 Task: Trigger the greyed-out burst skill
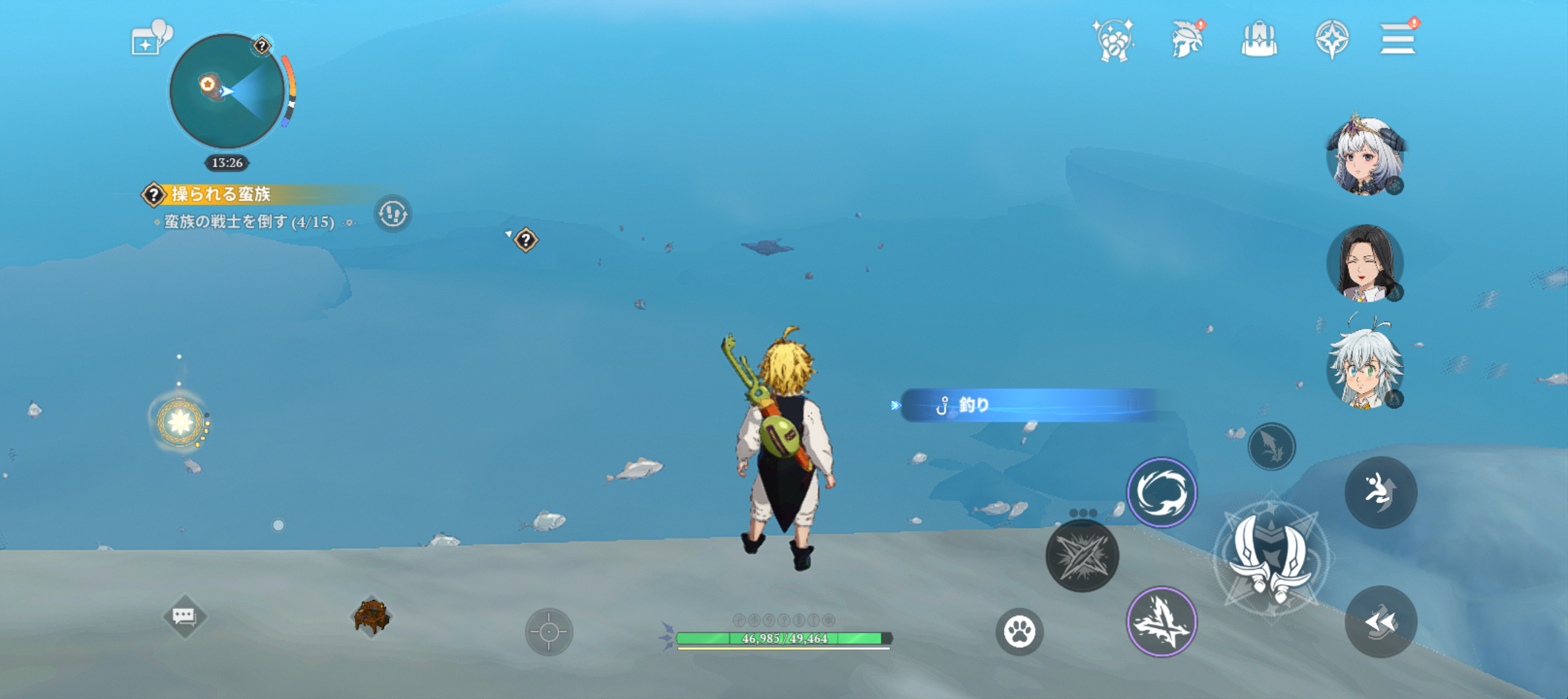point(1082,556)
